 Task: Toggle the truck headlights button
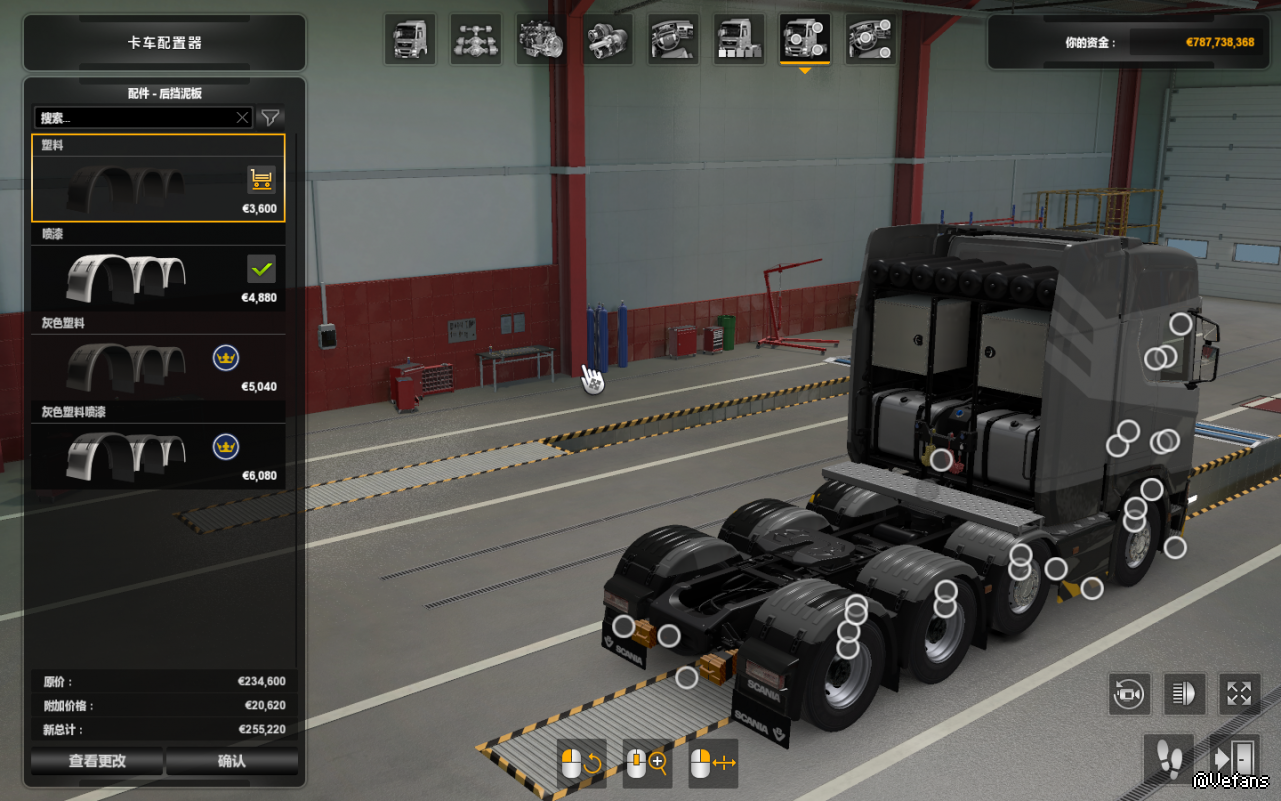1184,693
